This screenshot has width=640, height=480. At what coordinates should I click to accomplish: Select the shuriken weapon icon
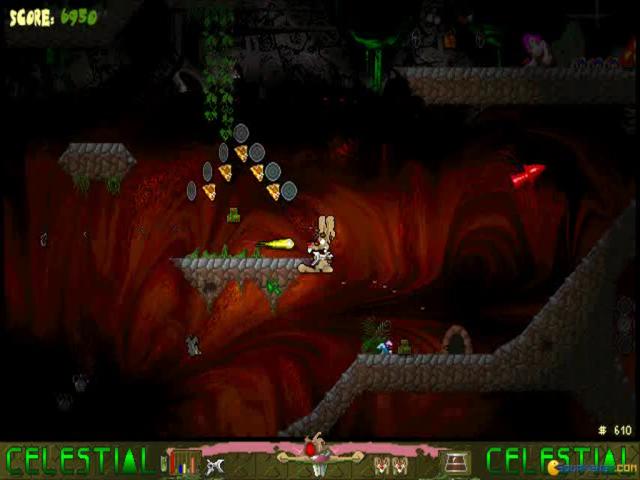pyautogui.click(x=215, y=464)
